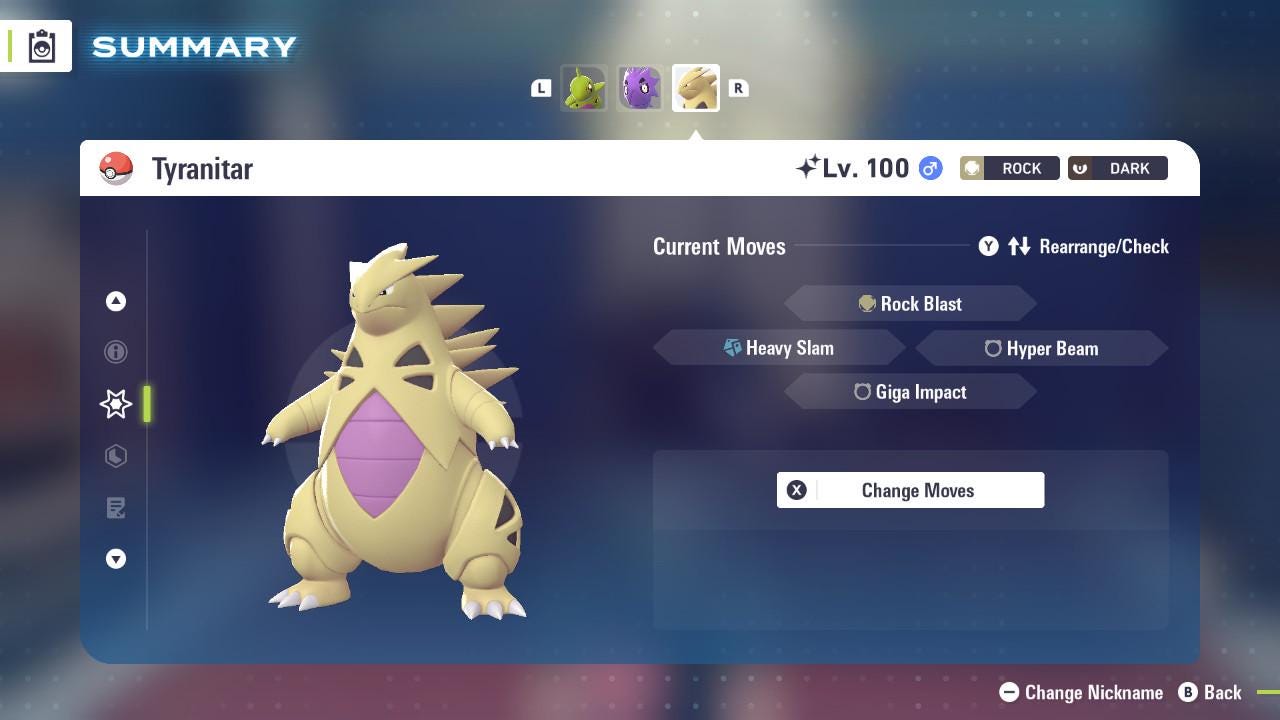
Task: Click the DARK type badge
Action: pyautogui.click(x=1117, y=168)
